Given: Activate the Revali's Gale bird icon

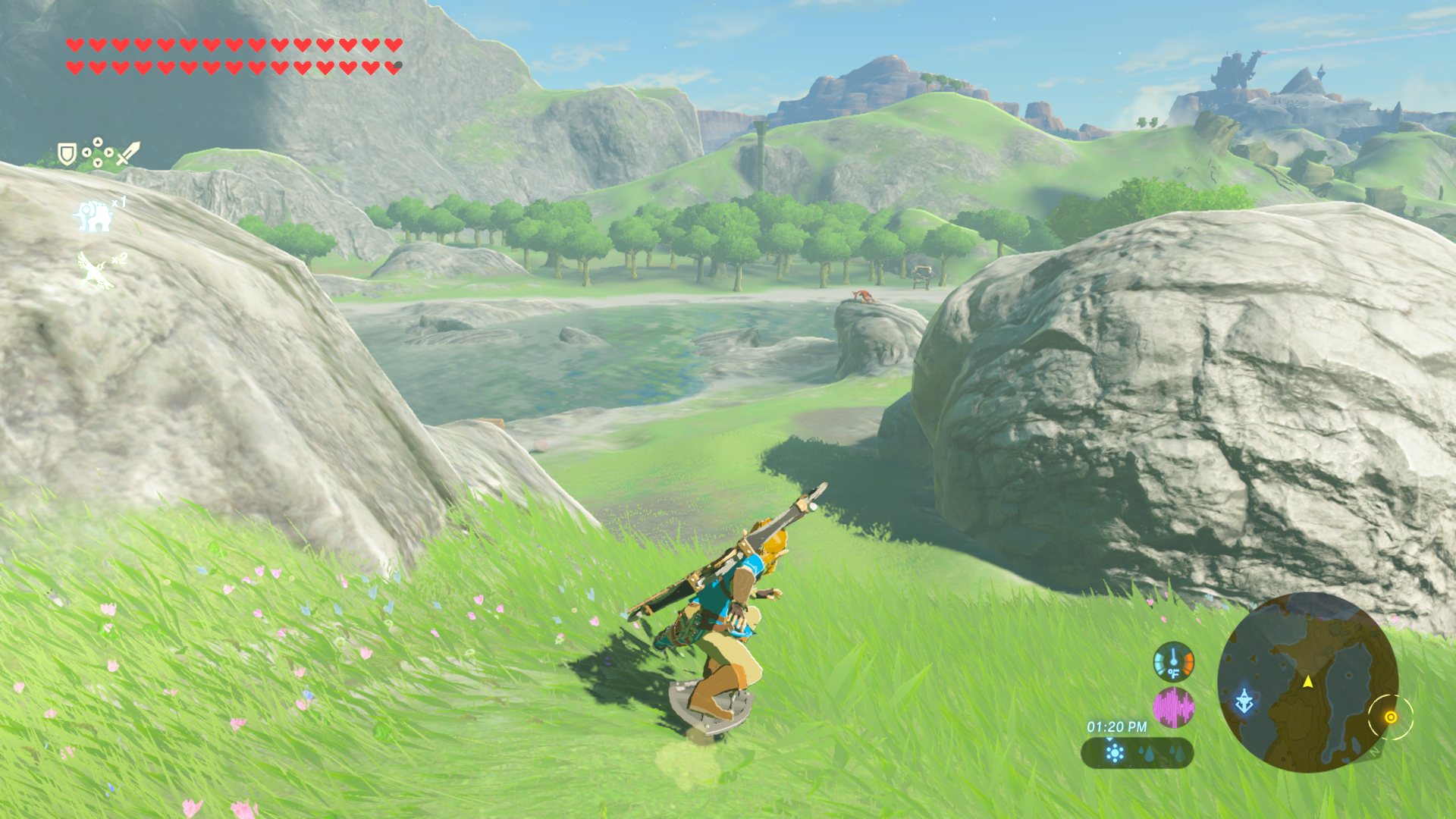Looking at the screenshot, I should (96, 271).
